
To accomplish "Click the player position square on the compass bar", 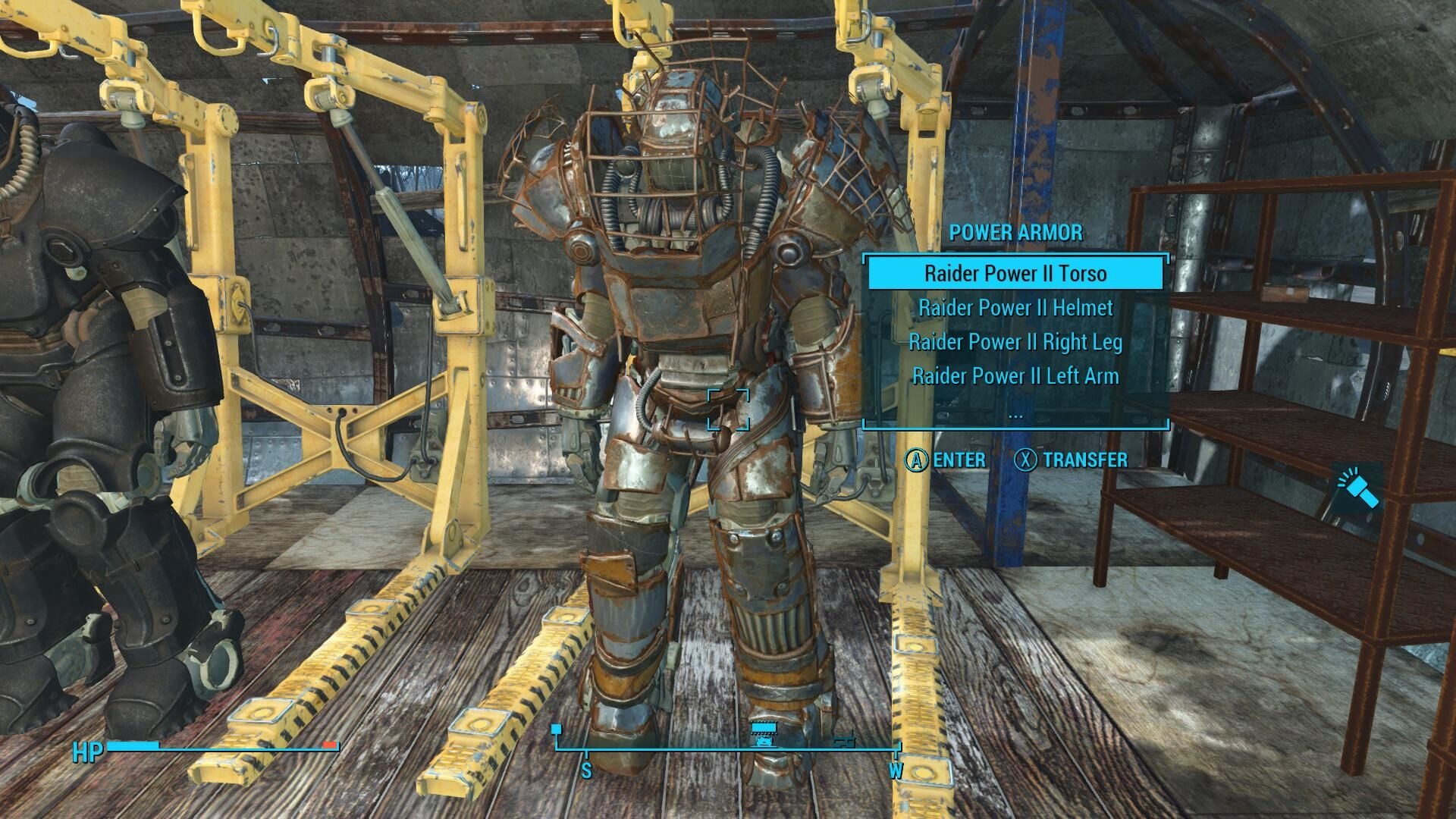I will coord(557,727).
